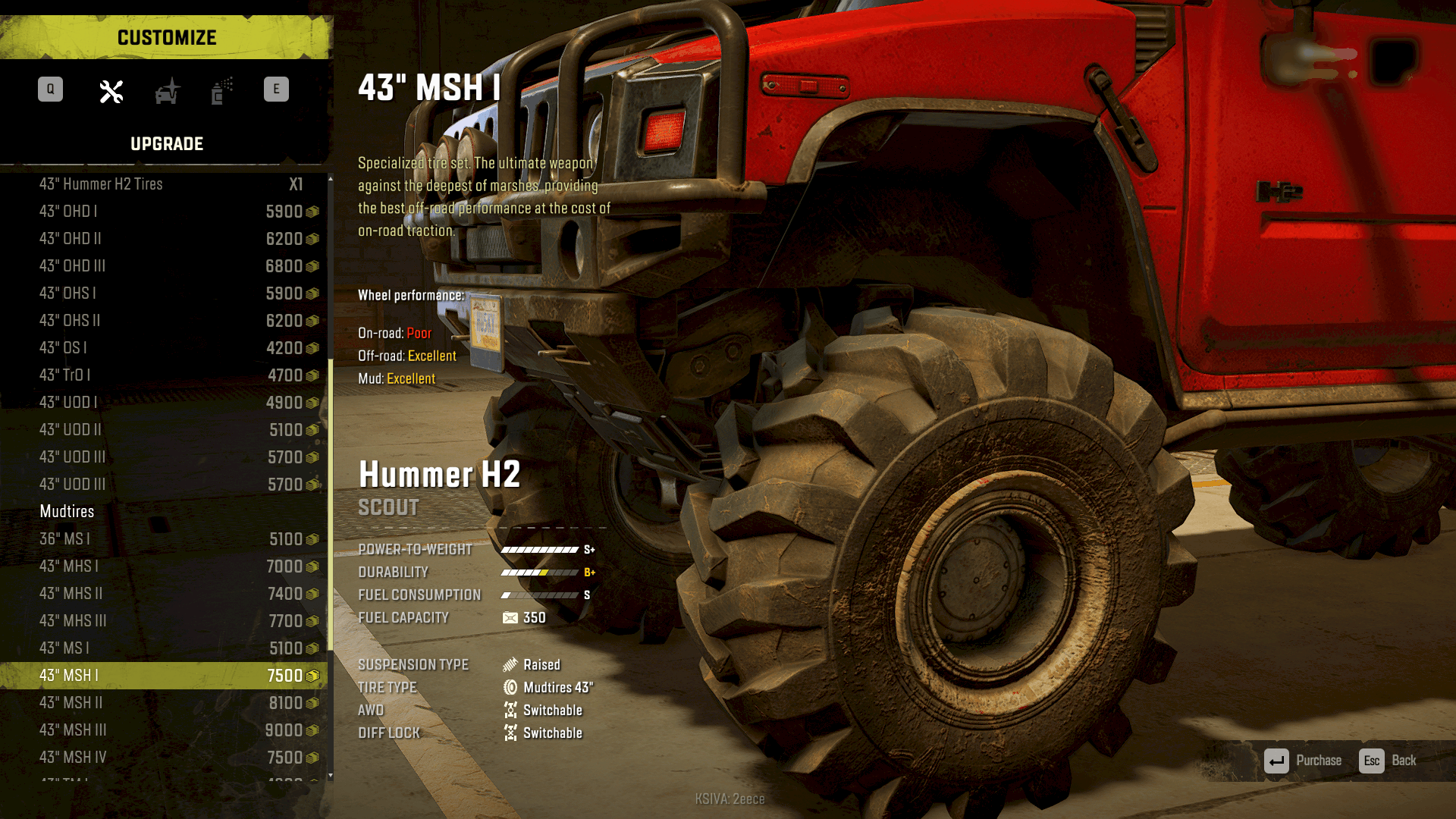Open the wrench upgrade tab
Viewport: 1456px width, 819px height.
pos(111,92)
